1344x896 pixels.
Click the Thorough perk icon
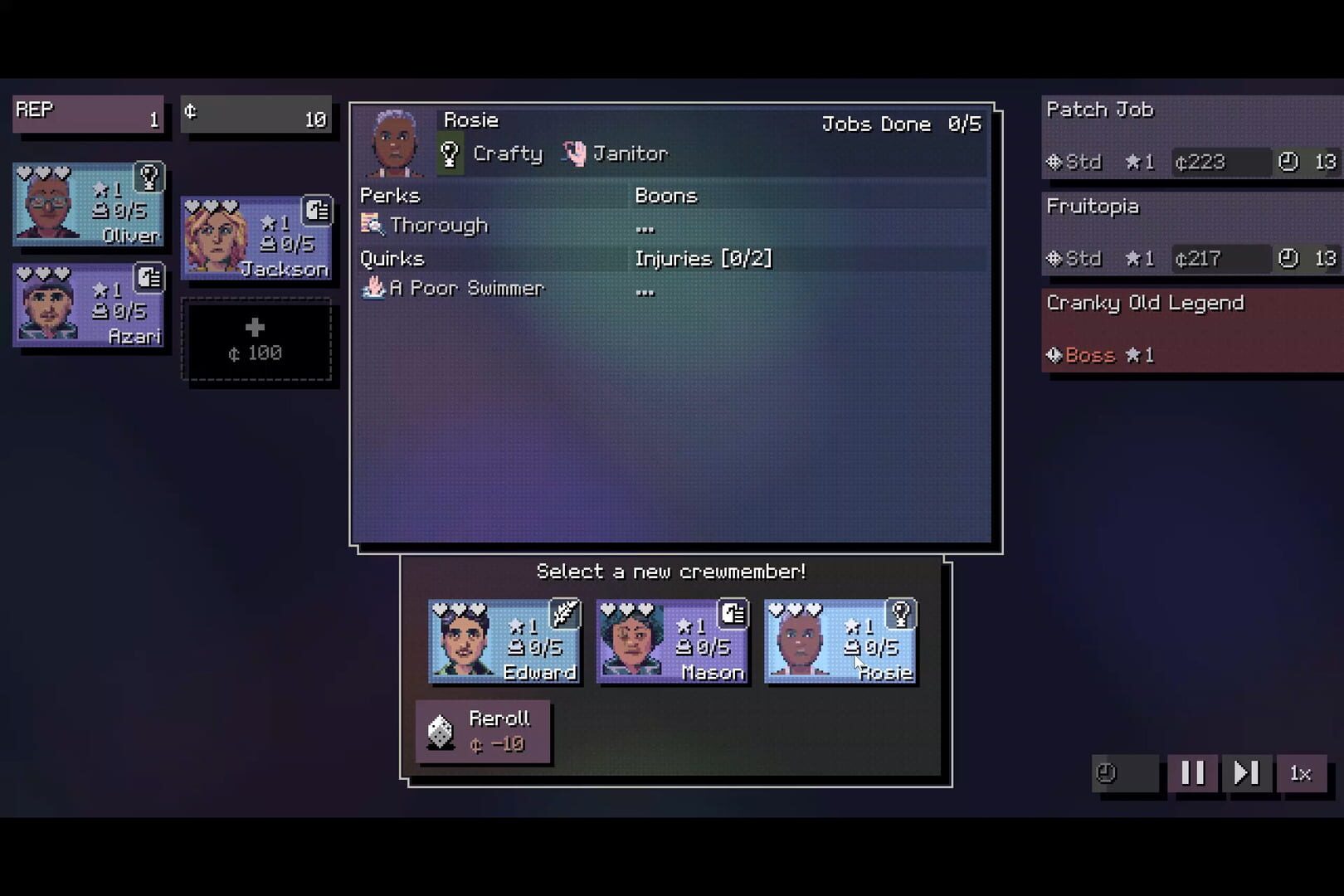click(x=371, y=223)
